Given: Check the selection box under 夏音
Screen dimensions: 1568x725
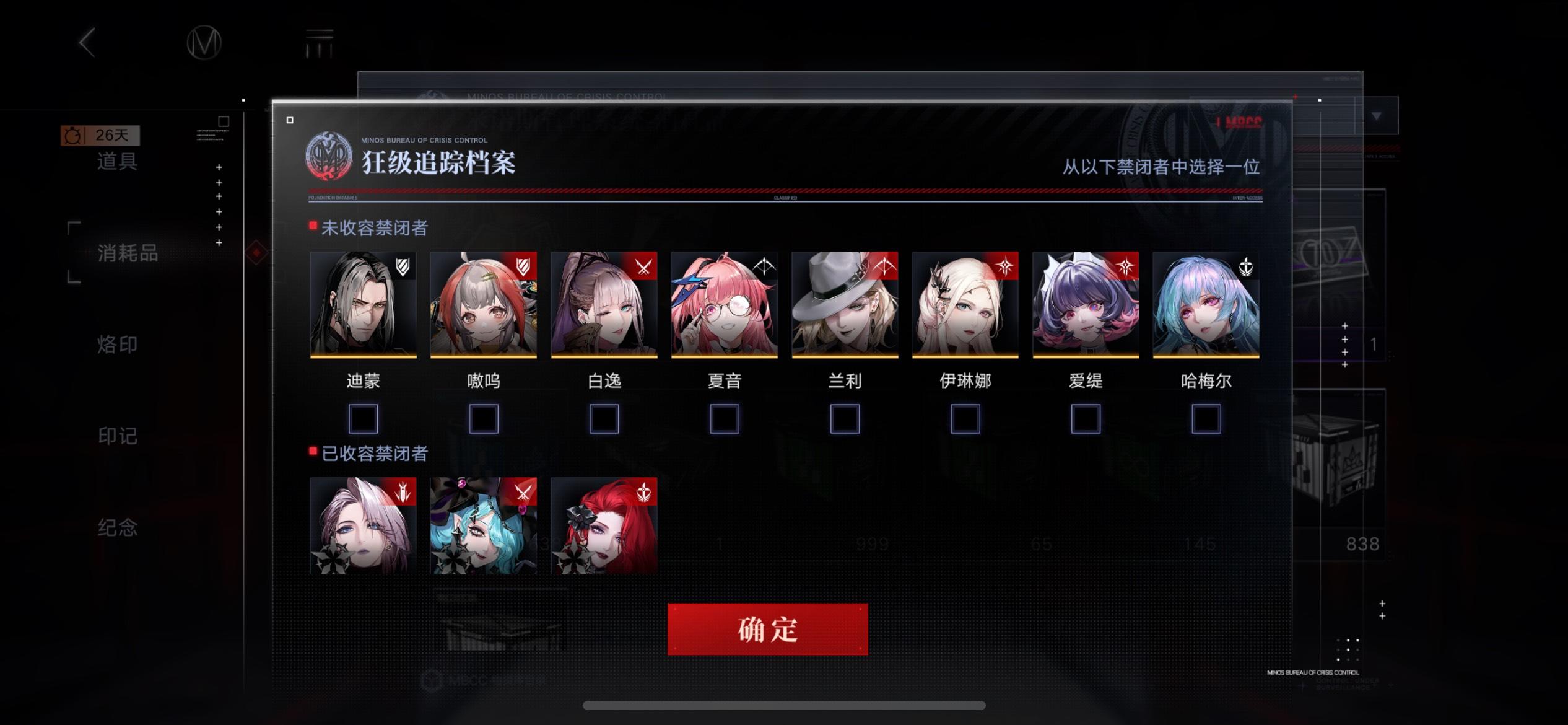Looking at the screenshot, I should point(725,419).
